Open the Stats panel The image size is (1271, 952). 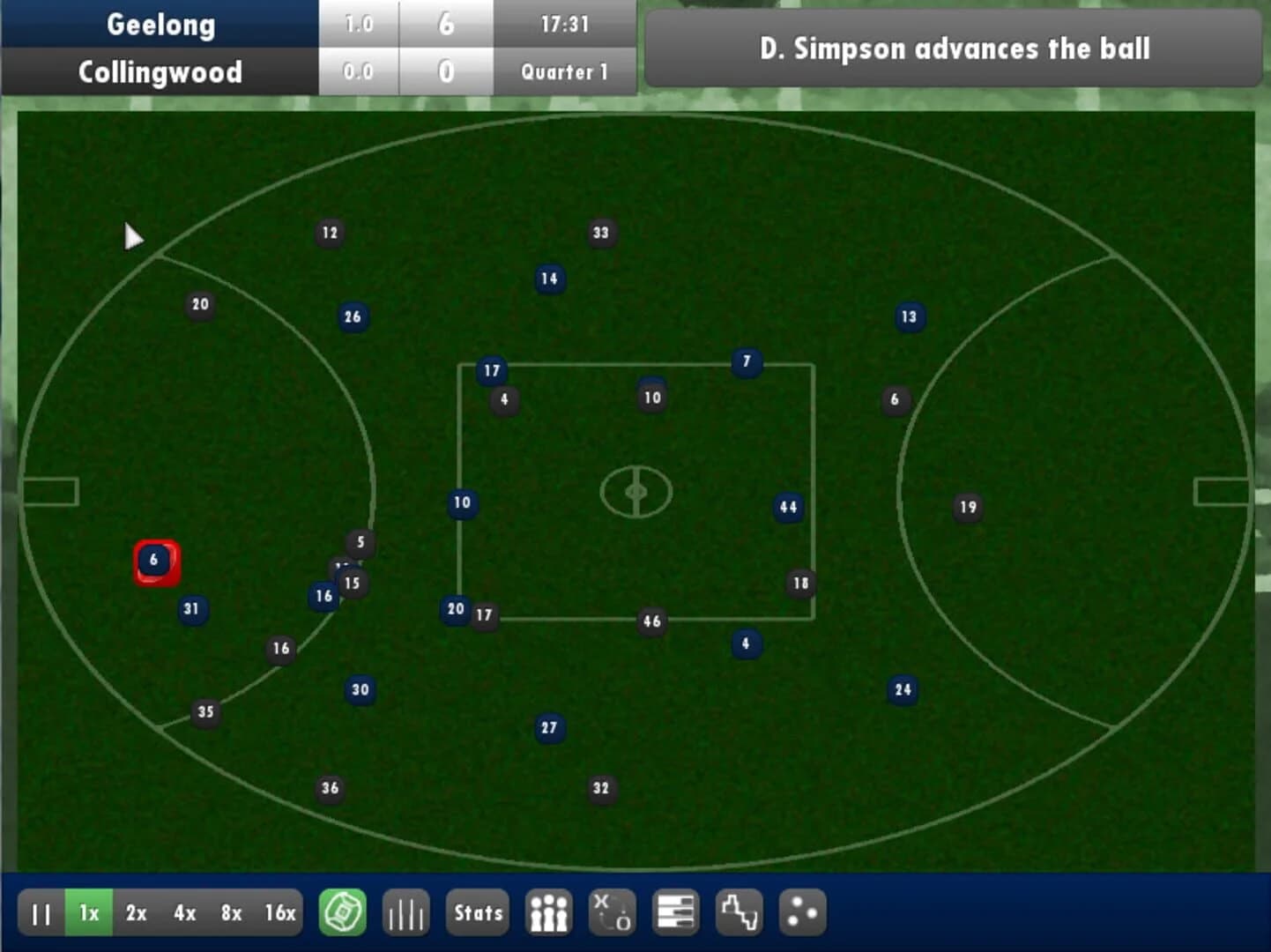coord(477,912)
